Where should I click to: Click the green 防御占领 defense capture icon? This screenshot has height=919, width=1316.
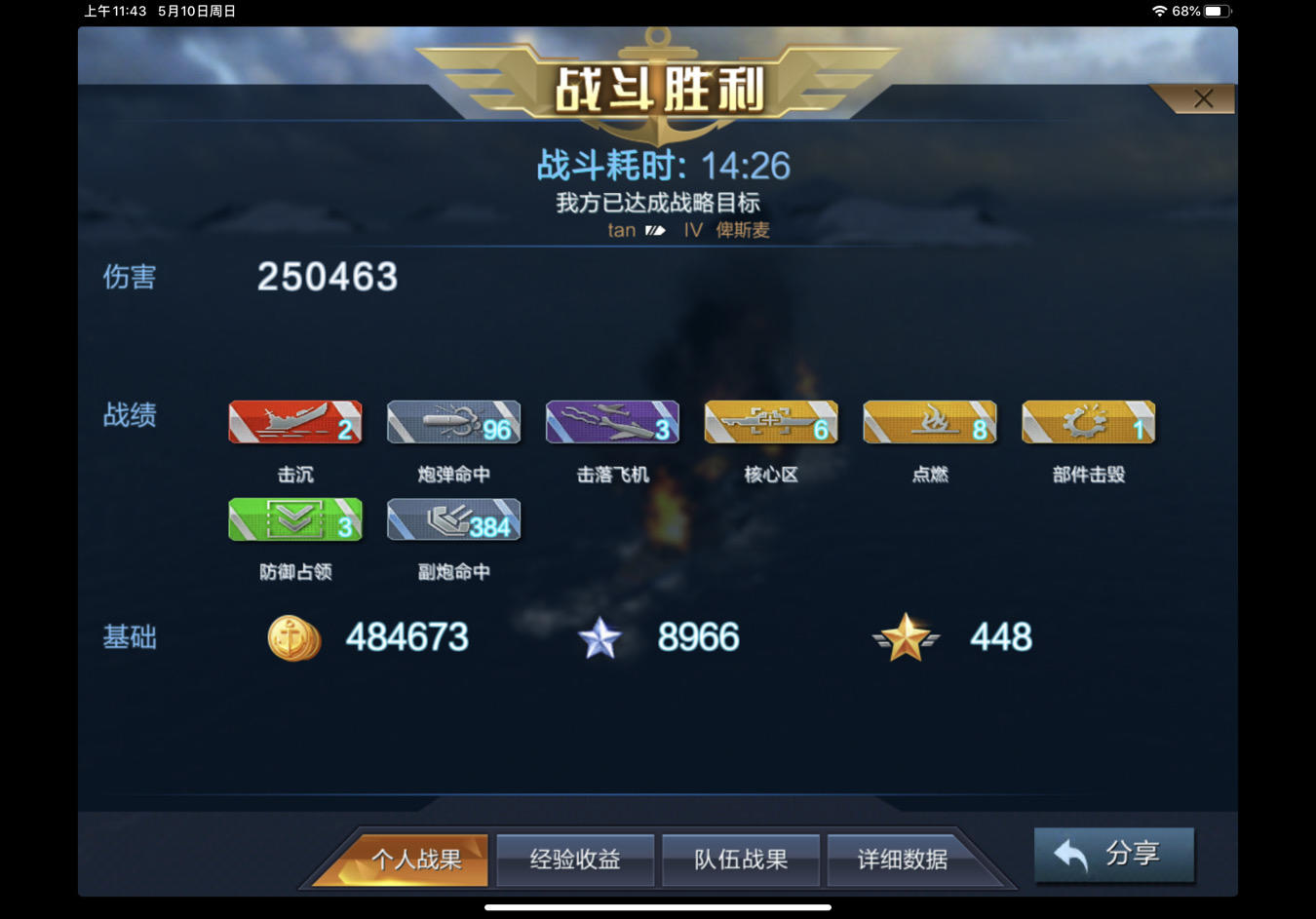[x=294, y=518]
